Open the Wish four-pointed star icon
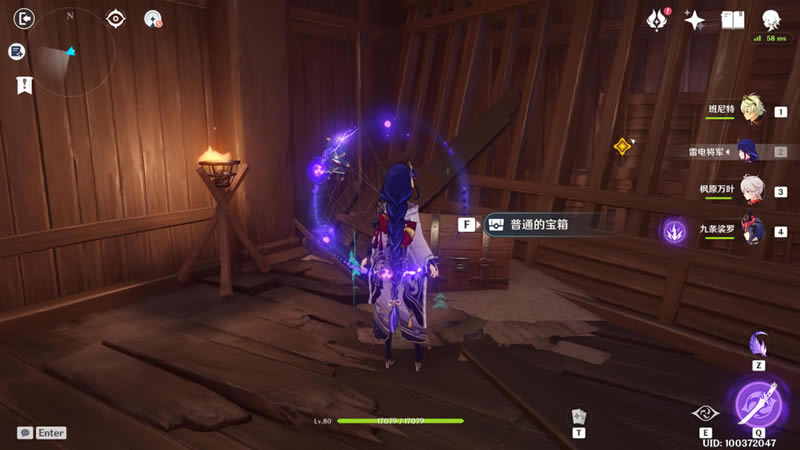The height and width of the screenshot is (450, 800). point(694,20)
